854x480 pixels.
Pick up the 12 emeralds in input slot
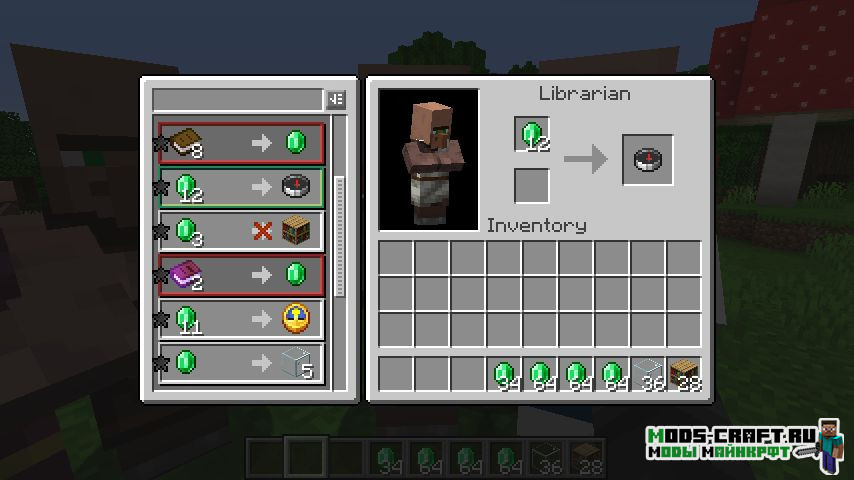532,135
